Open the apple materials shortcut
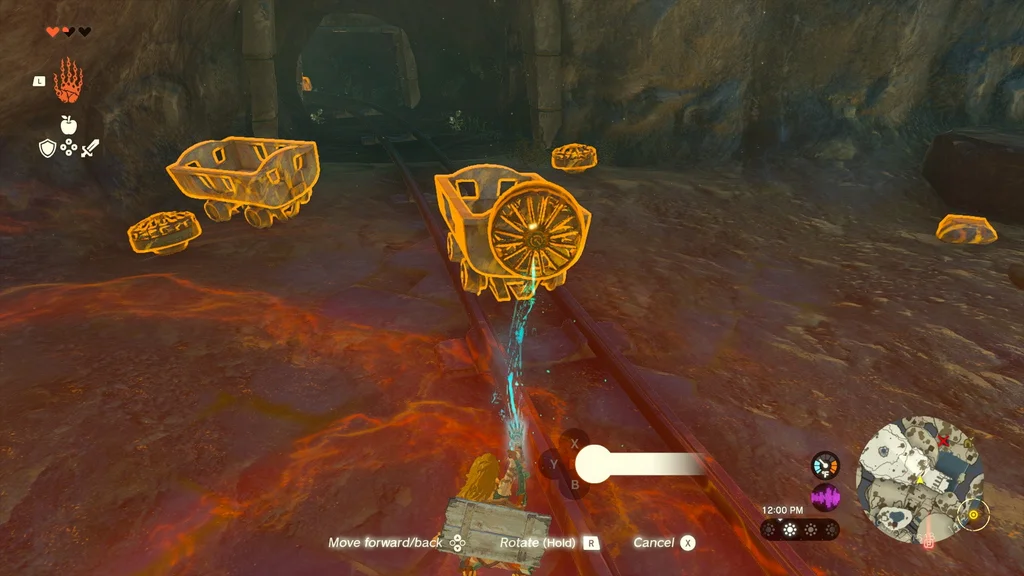Screen dimensions: 1024x576 (x=68, y=125)
